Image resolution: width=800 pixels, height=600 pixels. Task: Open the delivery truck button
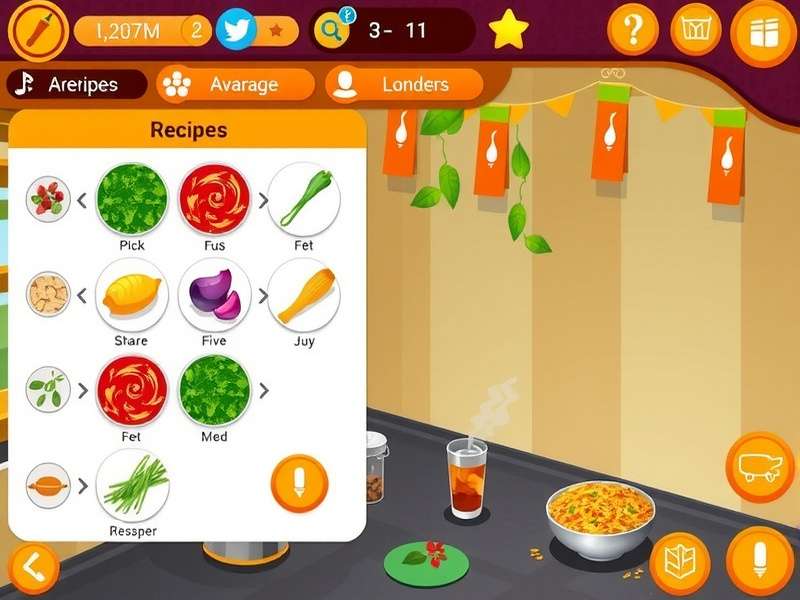(759, 467)
